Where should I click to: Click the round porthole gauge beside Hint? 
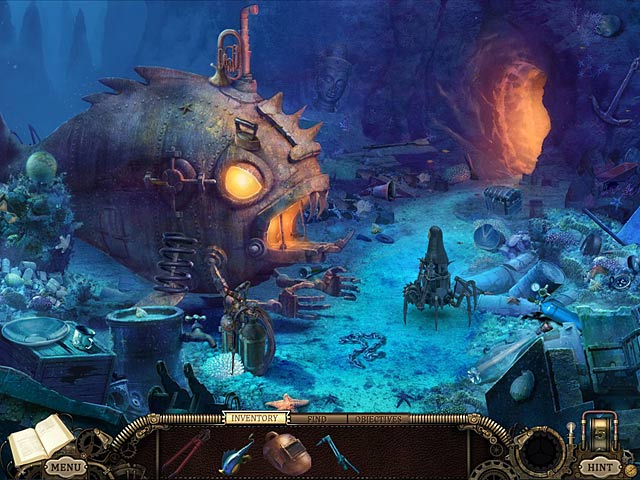click(x=540, y=448)
